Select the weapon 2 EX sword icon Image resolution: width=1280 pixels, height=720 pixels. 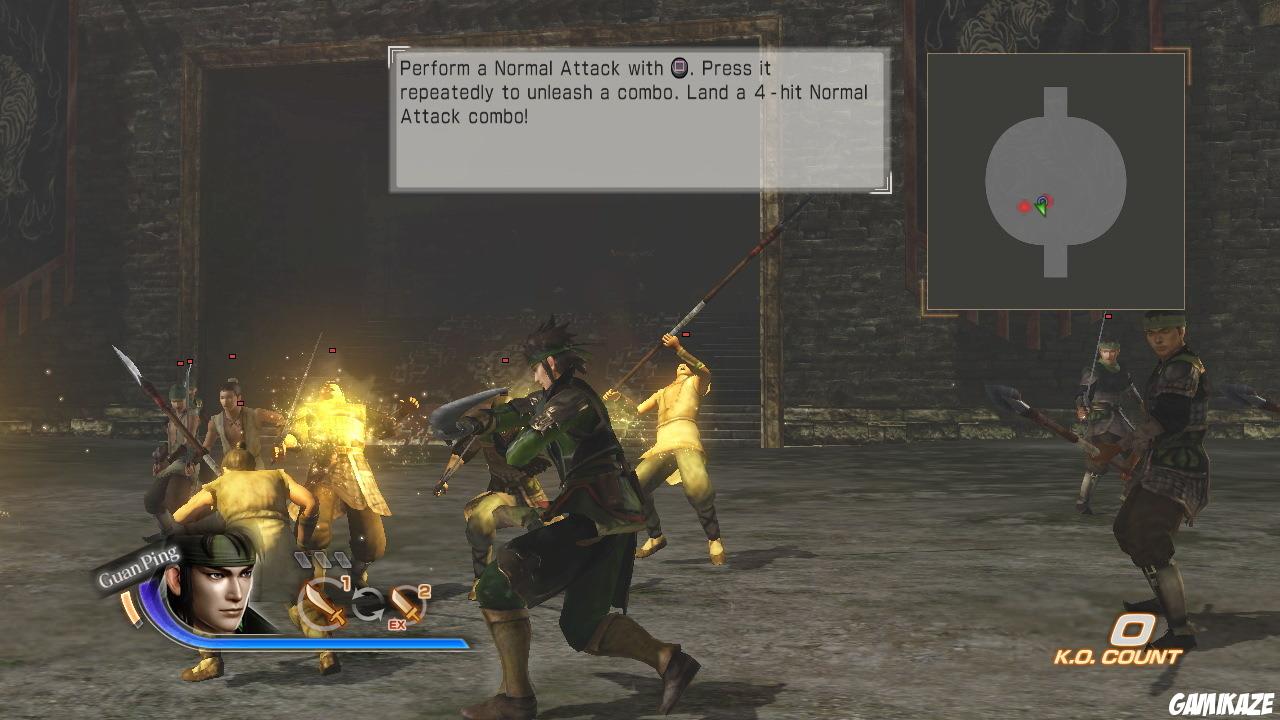pyautogui.click(x=405, y=602)
